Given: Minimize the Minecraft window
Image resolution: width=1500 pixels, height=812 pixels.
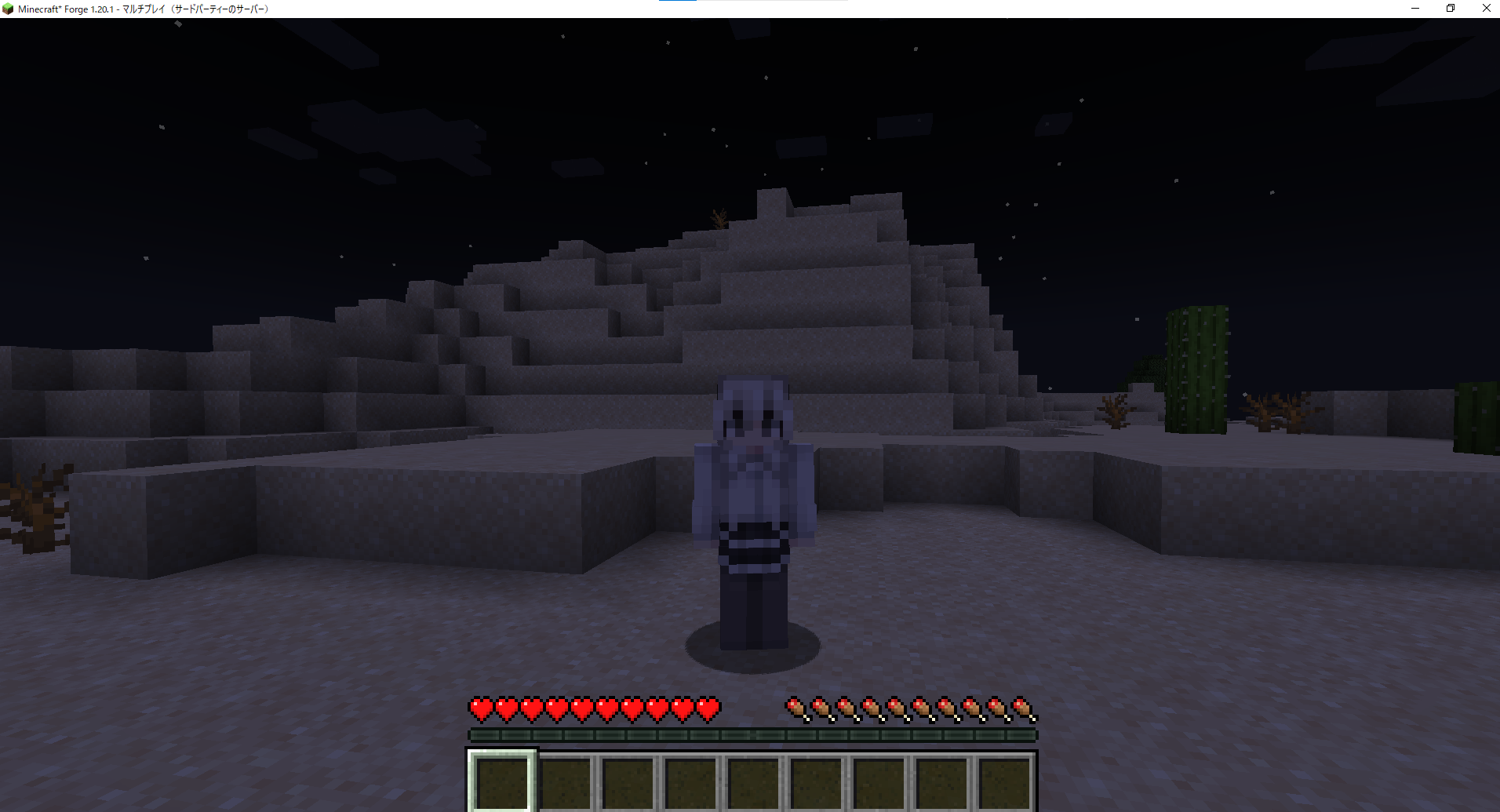Looking at the screenshot, I should [x=1415, y=9].
